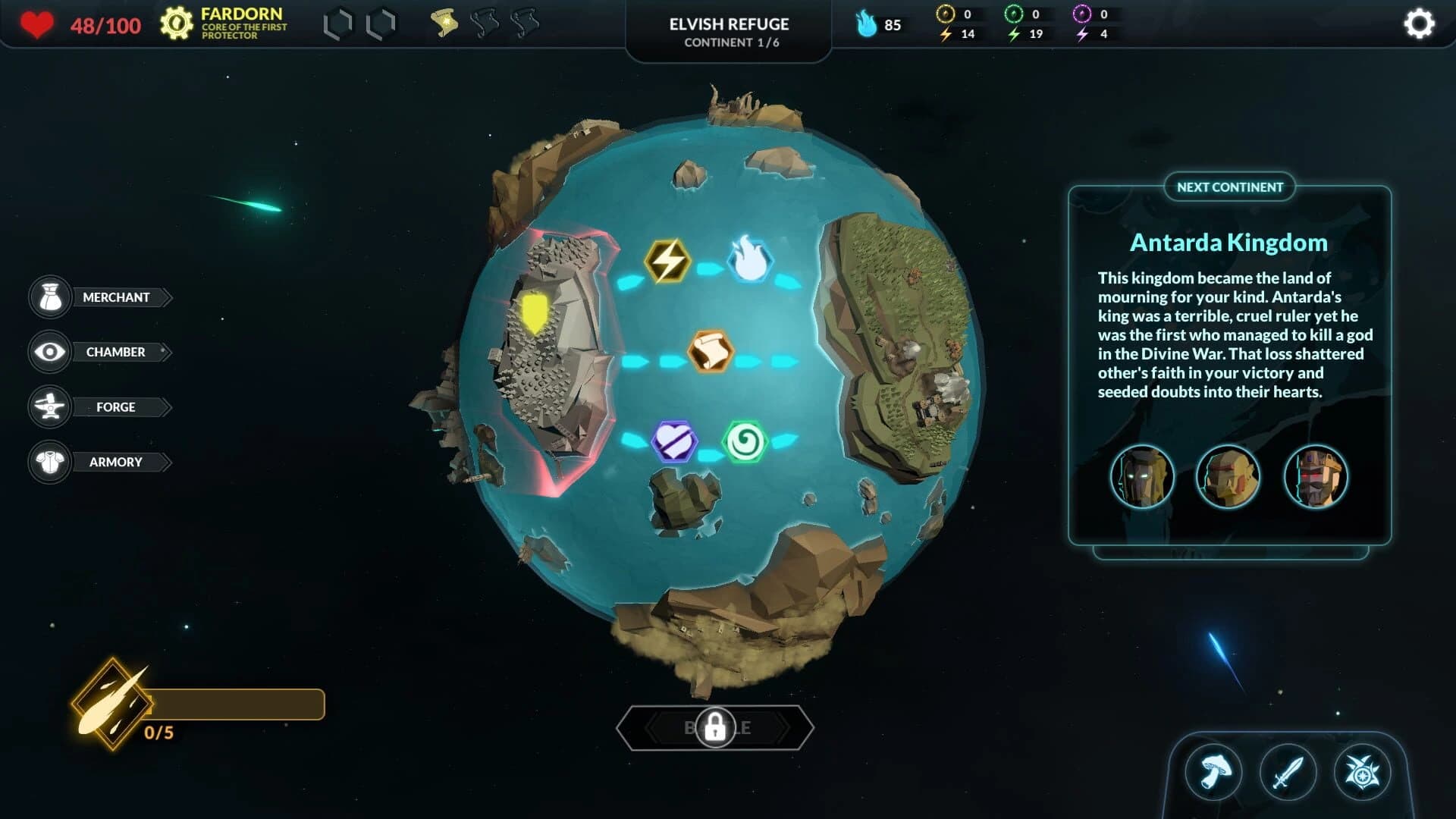Expand the Merchant sidebar entry
The height and width of the screenshot is (819, 1456).
tap(115, 297)
